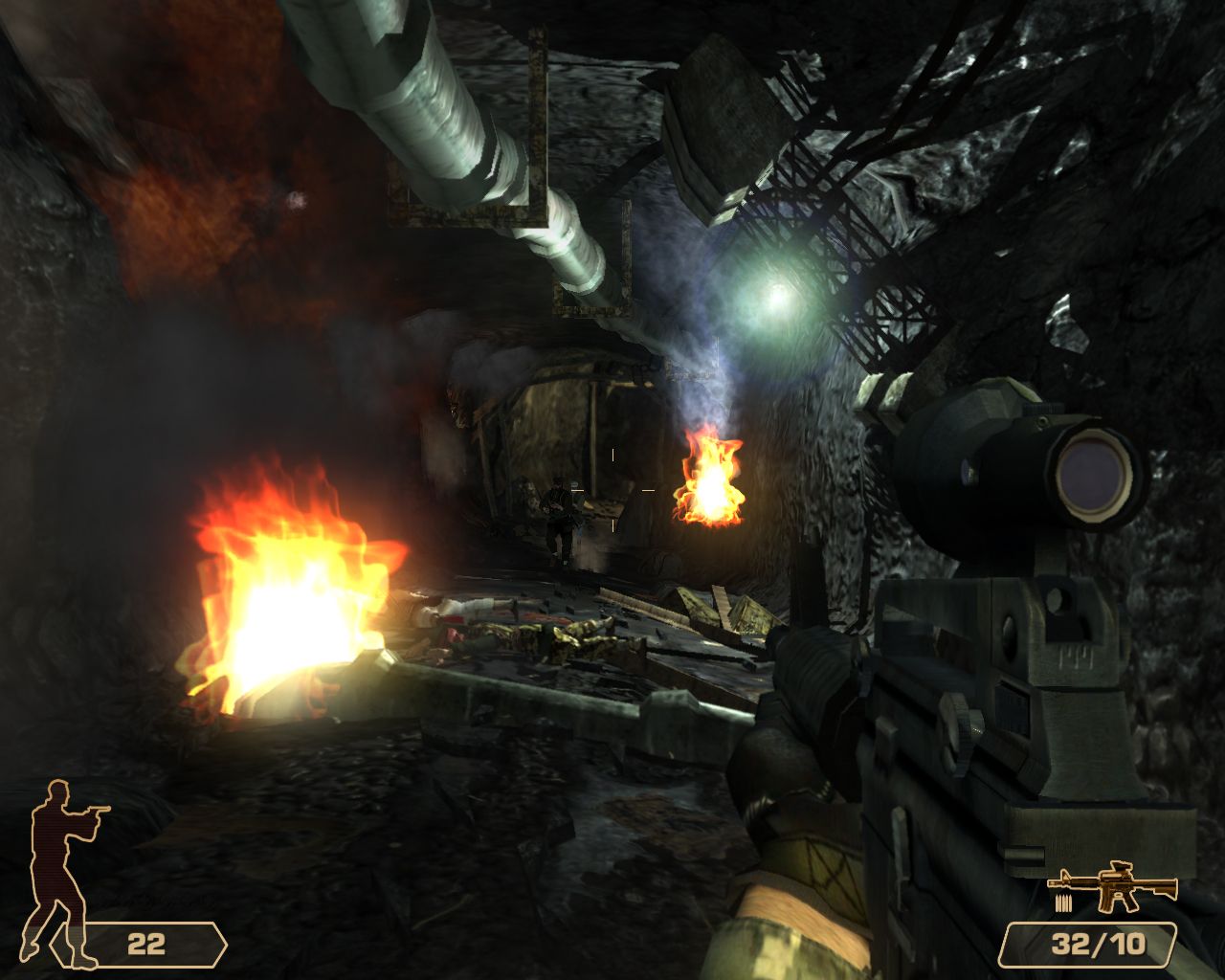Click the crosshair at screen center
This screenshot has width=1225, height=980.
pyautogui.click(x=612, y=490)
